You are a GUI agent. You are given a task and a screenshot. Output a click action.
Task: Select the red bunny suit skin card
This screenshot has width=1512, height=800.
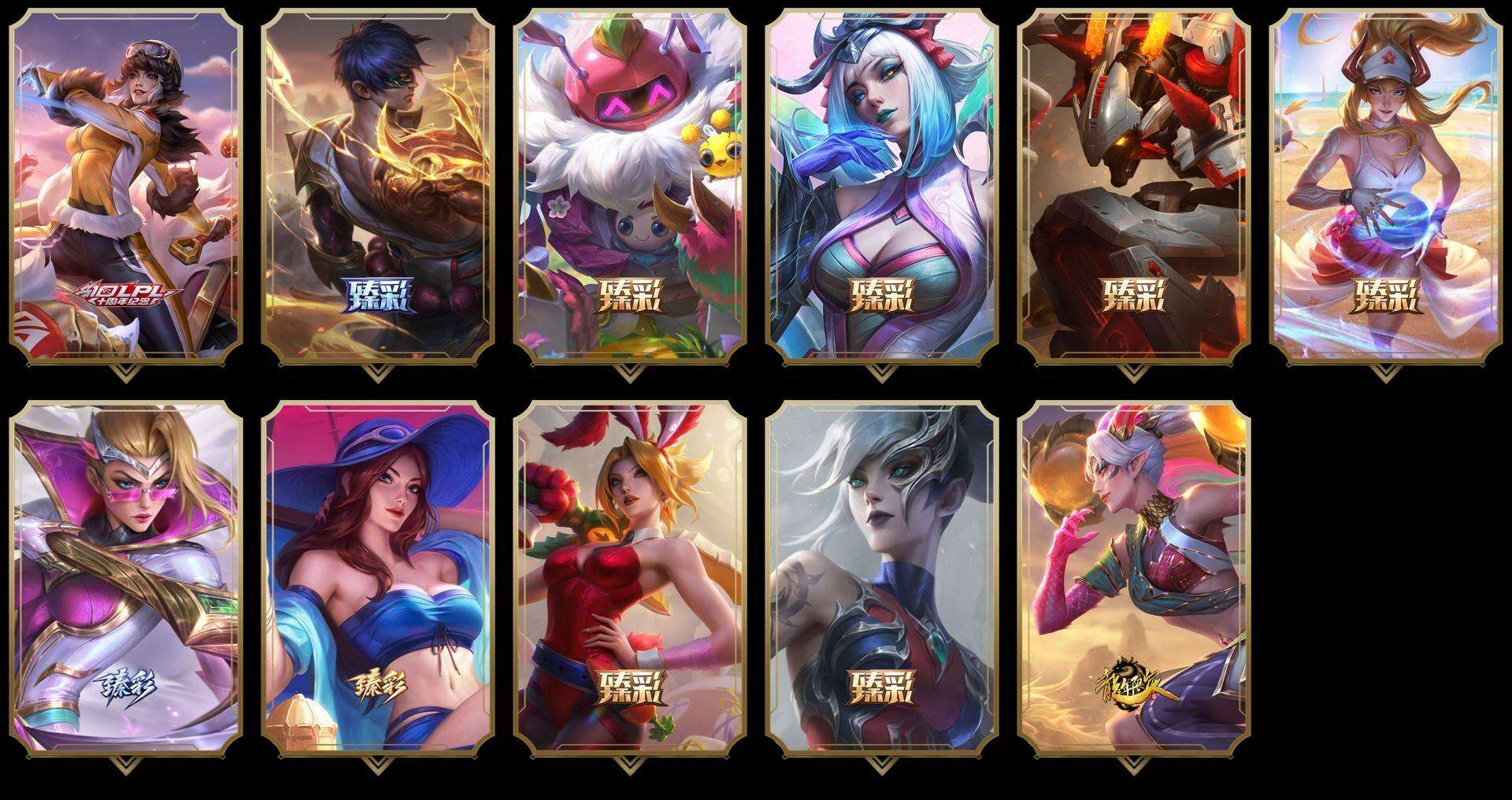[x=630, y=578]
